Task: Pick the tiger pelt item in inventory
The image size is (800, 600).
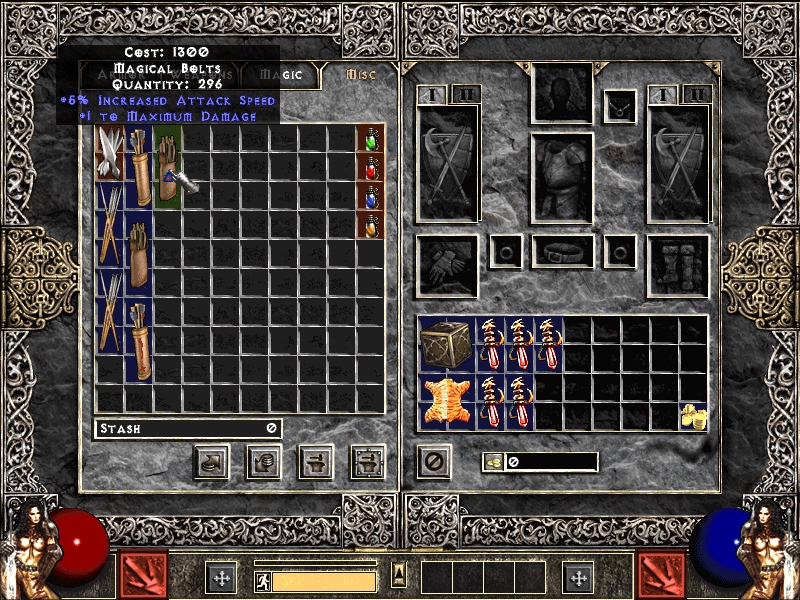Action: pos(446,398)
